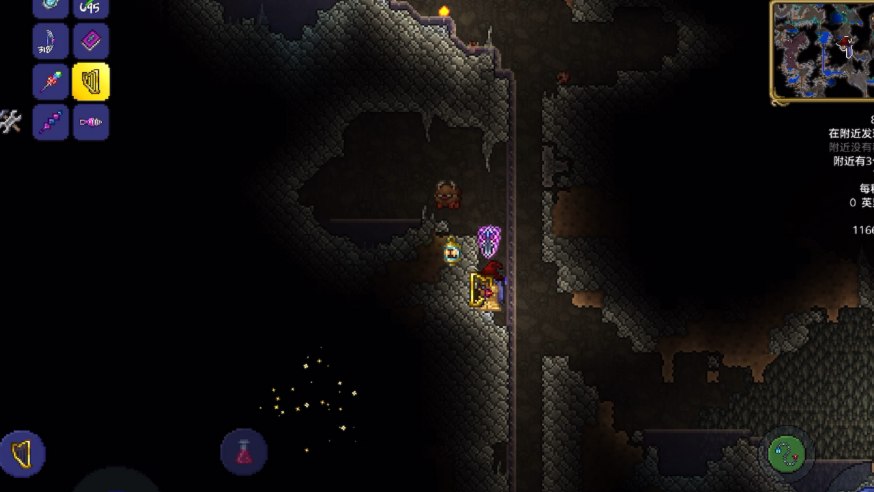The image size is (874, 492).
Task: Tap the harp quick-use button
Action: point(21,454)
